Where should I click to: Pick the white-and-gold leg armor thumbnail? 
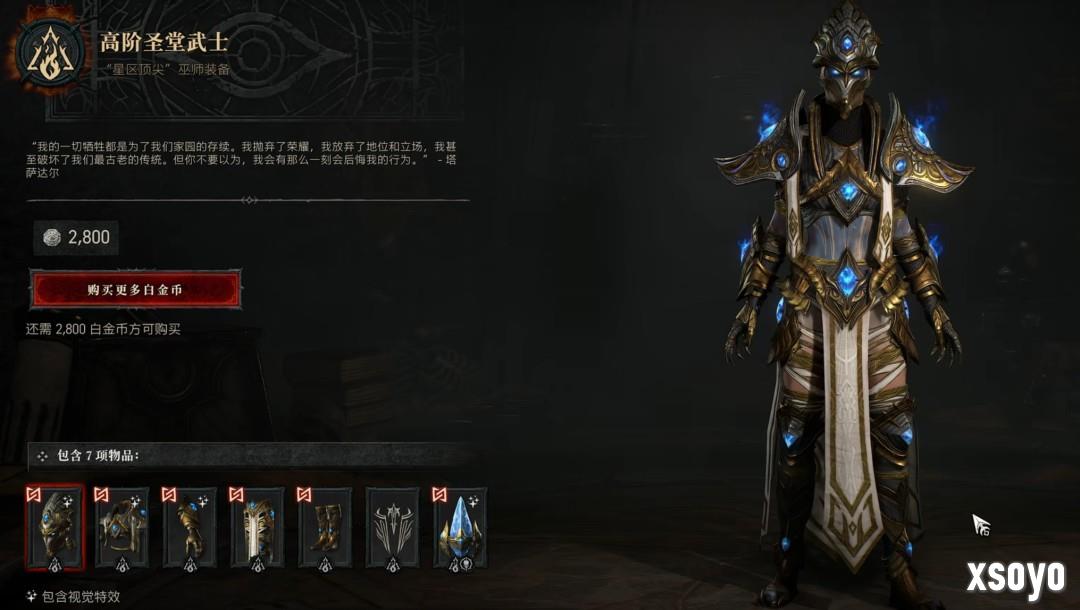pos(257,527)
